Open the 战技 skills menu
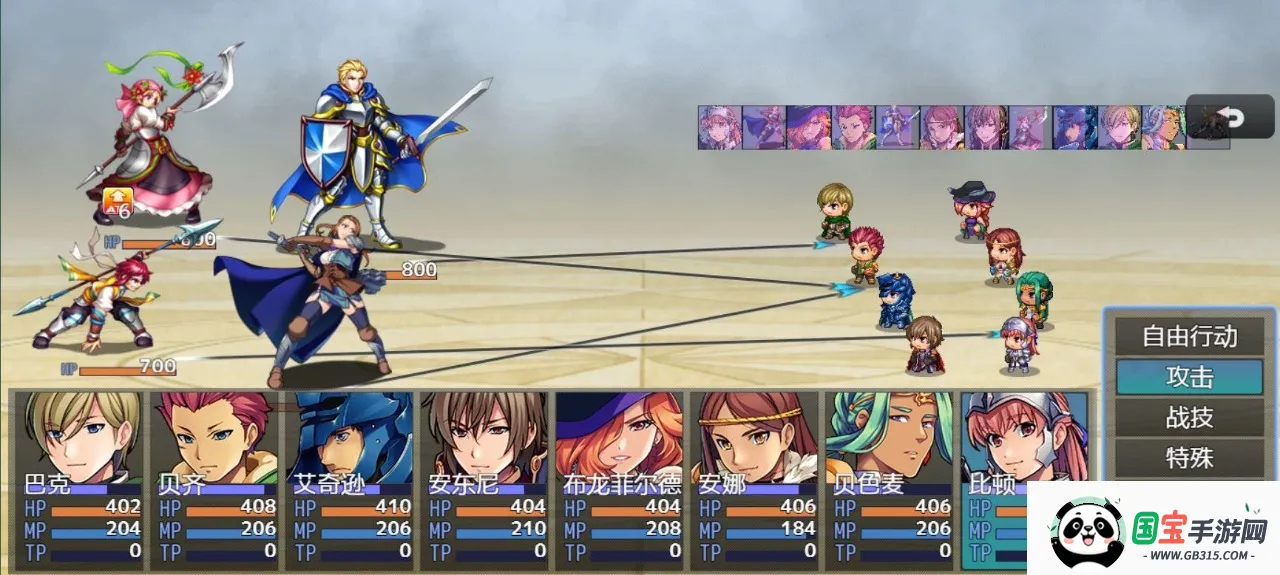The width and height of the screenshot is (1280, 575). [1189, 417]
